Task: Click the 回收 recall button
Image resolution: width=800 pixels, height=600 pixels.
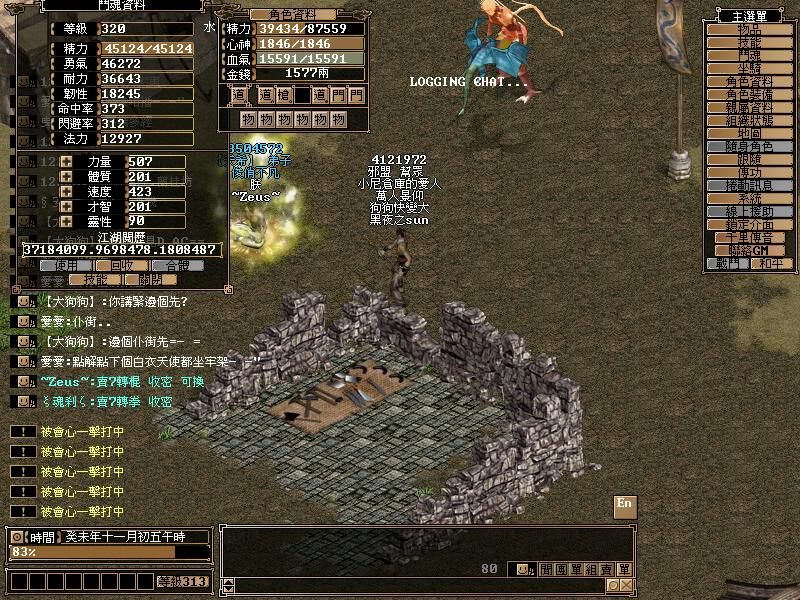Action: tap(121, 266)
